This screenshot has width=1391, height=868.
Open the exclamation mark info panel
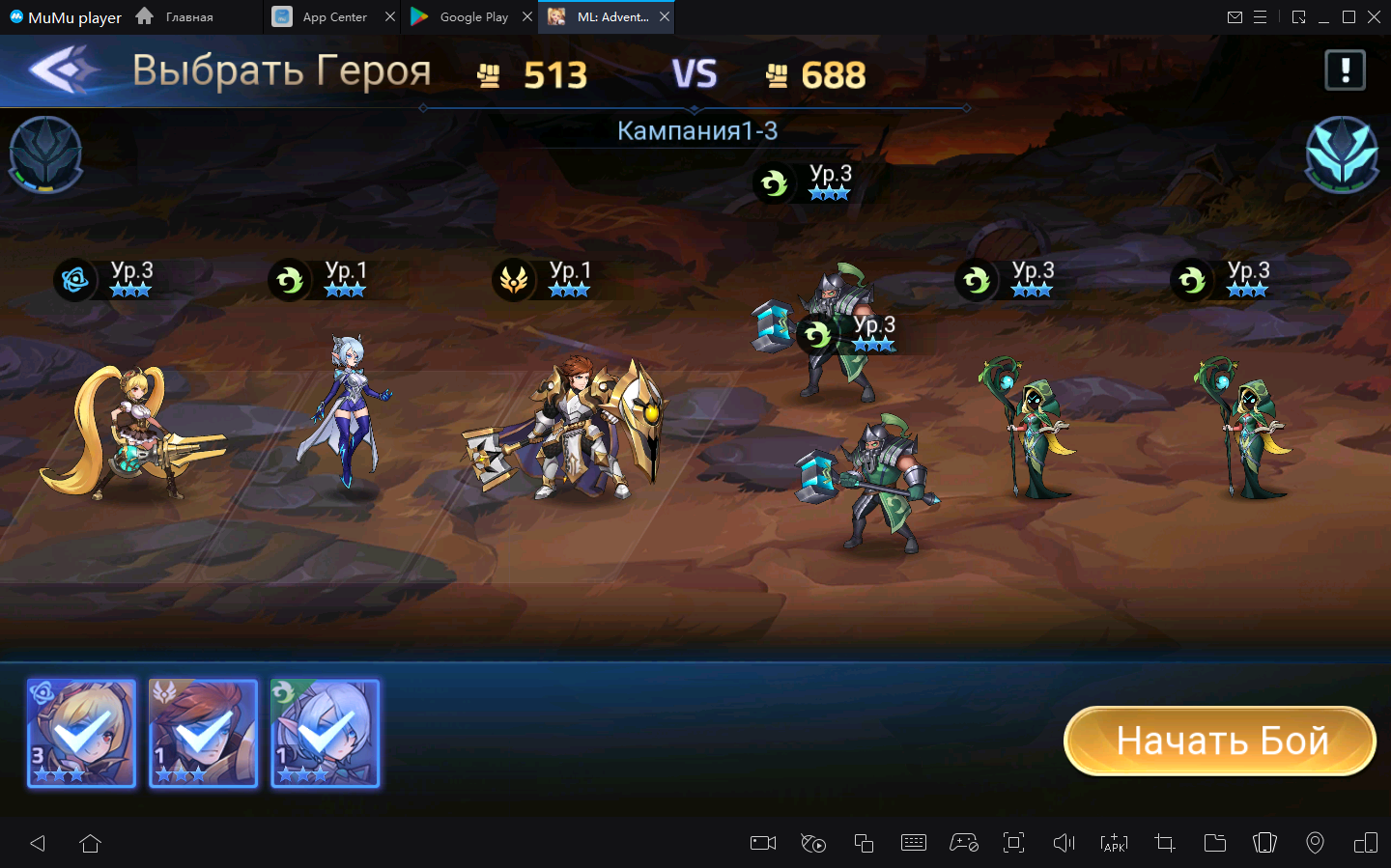1345,70
